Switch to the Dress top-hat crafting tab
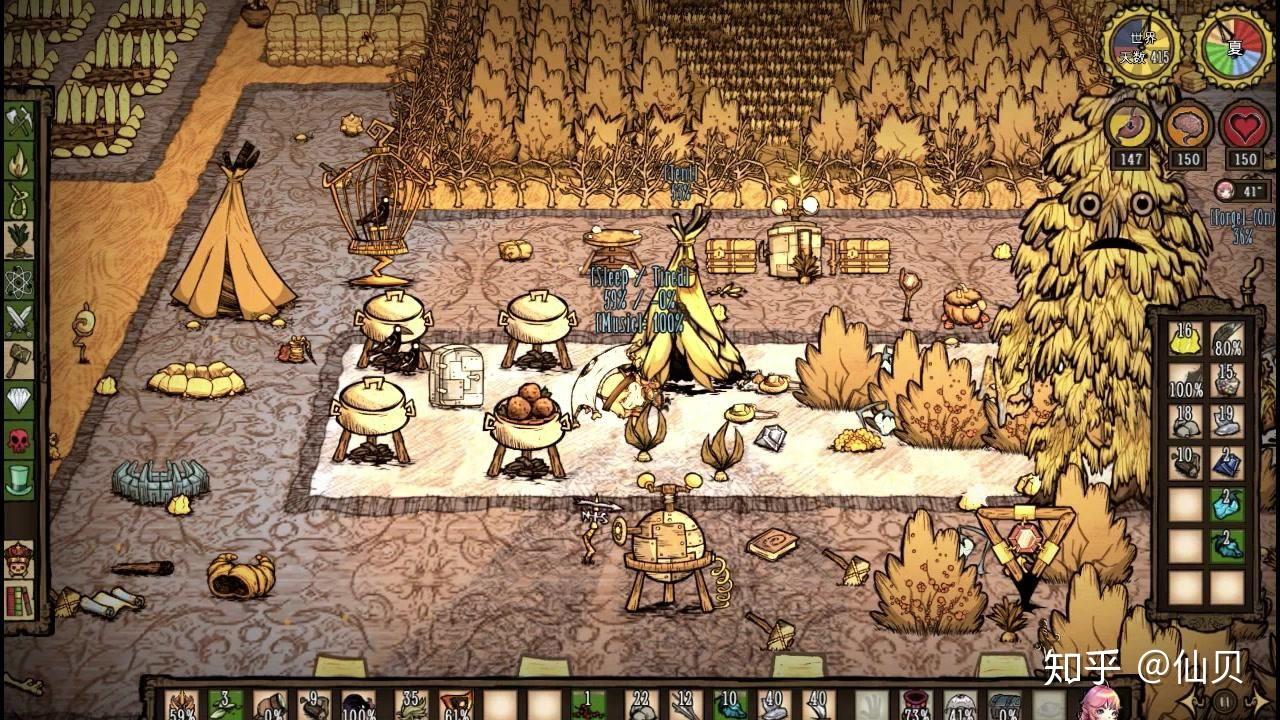Image resolution: width=1280 pixels, height=720 pixels. click(19, 480)
